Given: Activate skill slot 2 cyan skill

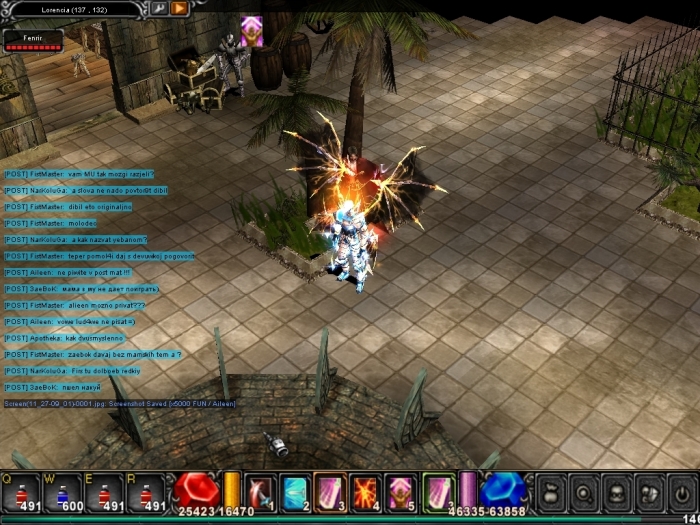Looking at the screenshot, I should coord(295,492).
